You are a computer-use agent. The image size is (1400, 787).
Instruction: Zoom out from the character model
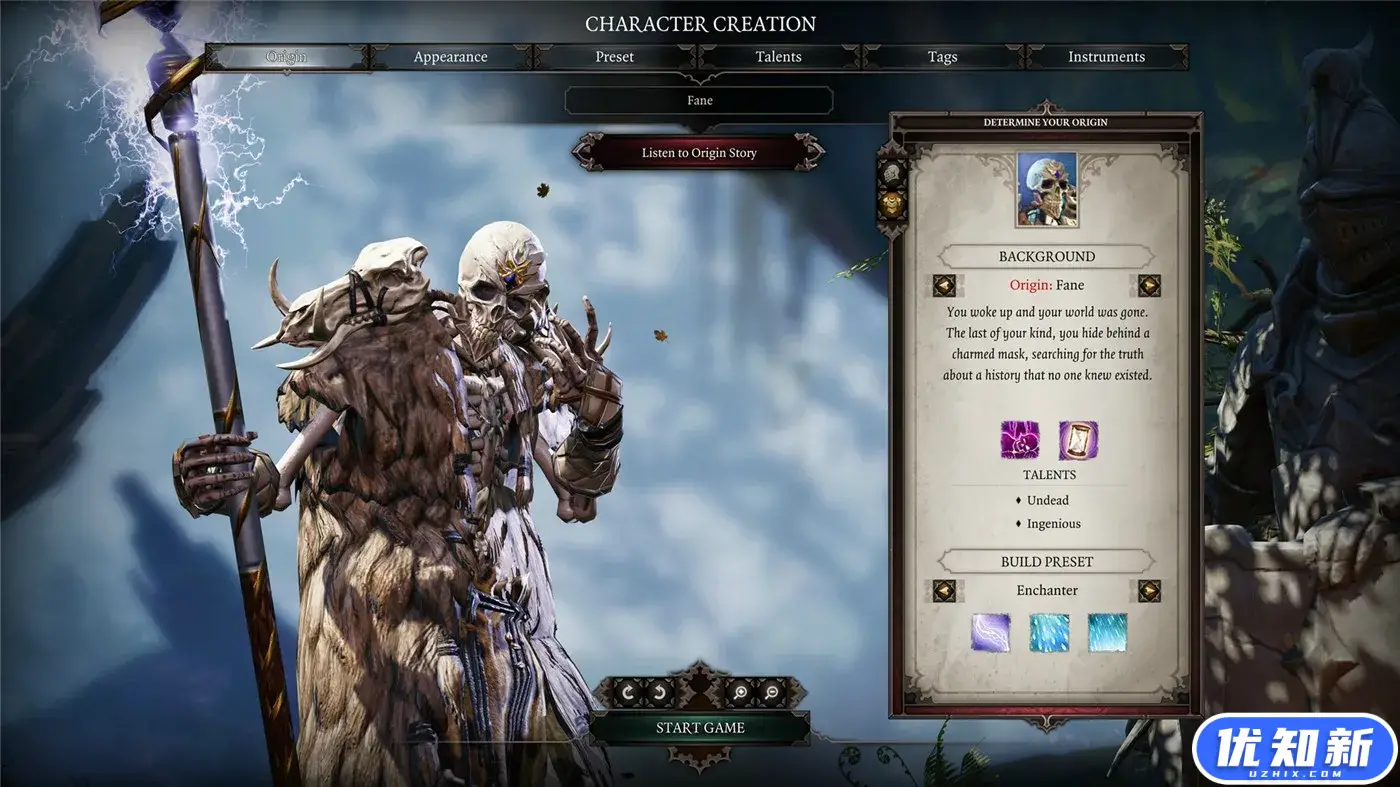[771, 691]
